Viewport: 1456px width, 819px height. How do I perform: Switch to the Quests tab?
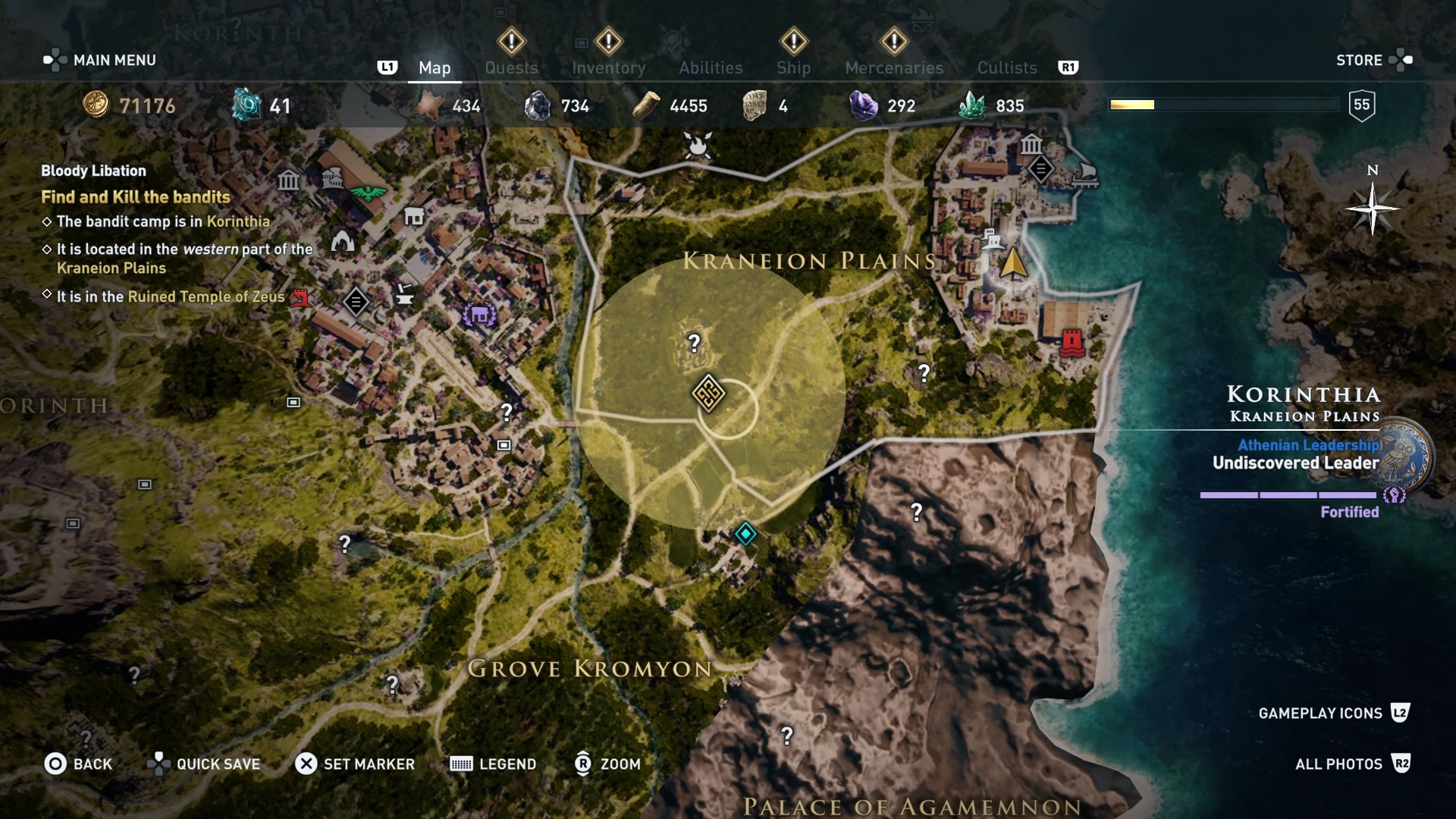point(511,67)
